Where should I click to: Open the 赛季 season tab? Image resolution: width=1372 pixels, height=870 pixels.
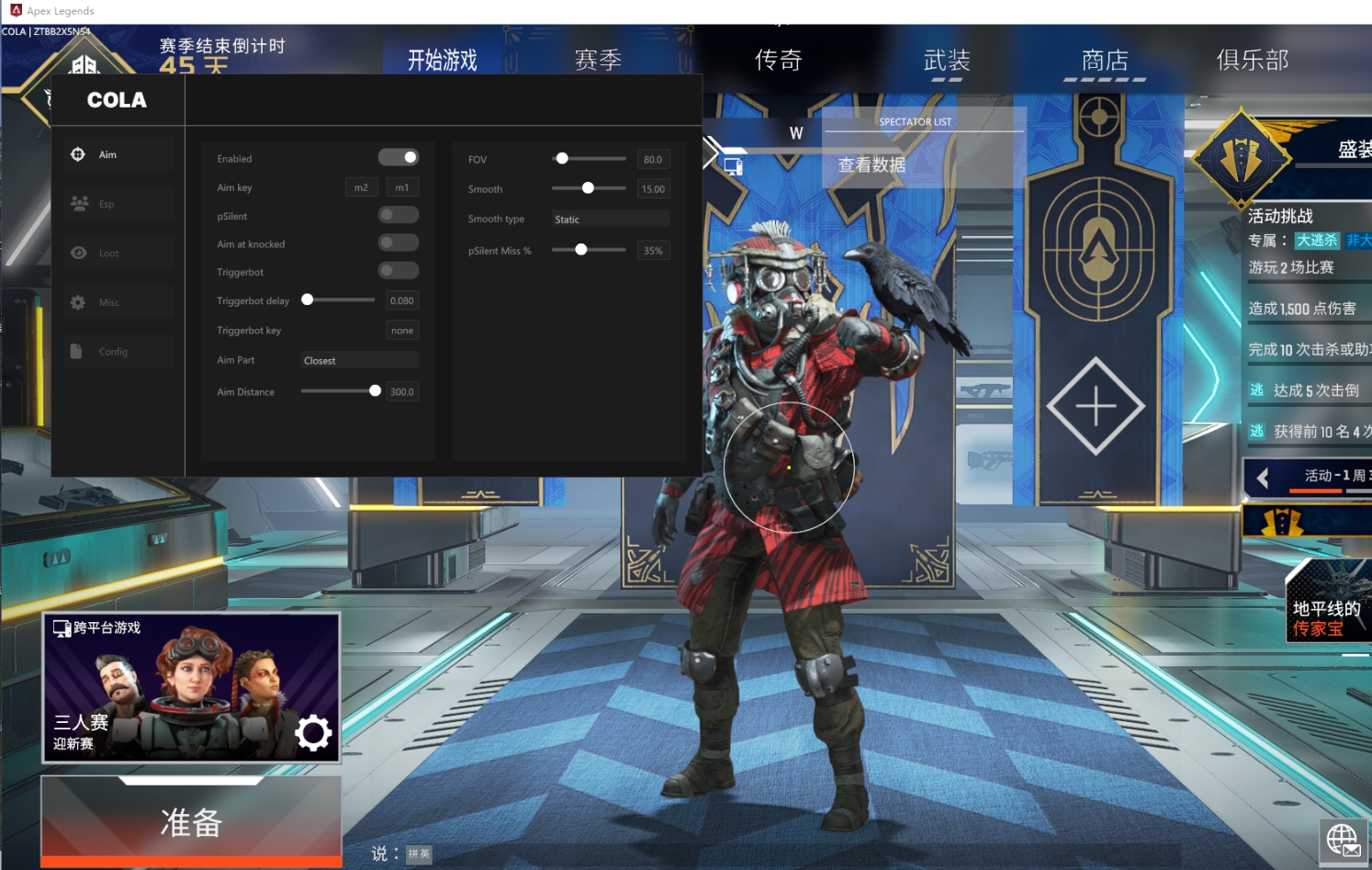coord(598,61)
